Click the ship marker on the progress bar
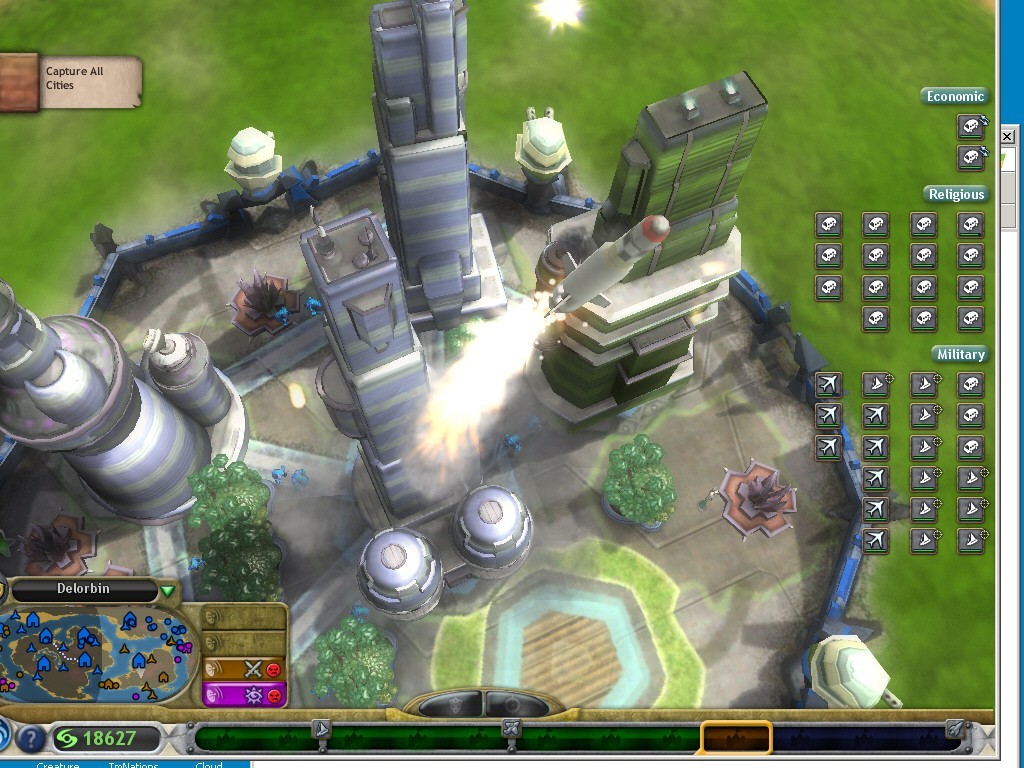The image size is (1024, 768). (x=322, y=729)
